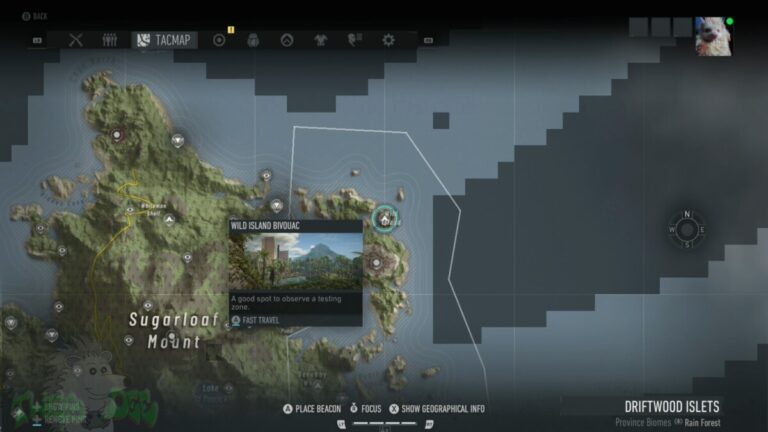Select the red-ringed marker near the island's north
Image resolution: width=768 pixels, height=432 pixels.
pos(118,134)
